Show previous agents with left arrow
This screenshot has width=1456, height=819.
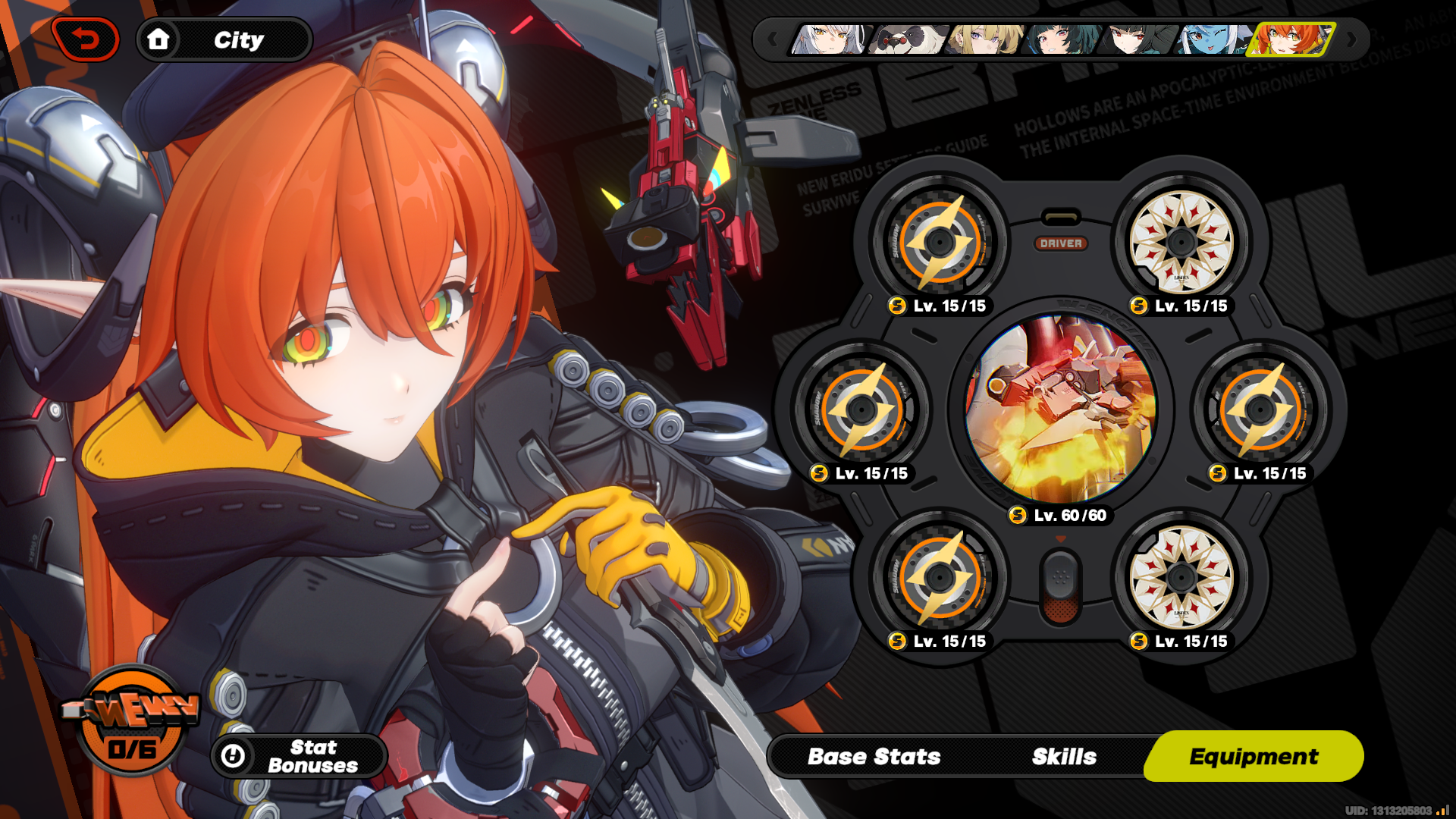tap(772, 39)
